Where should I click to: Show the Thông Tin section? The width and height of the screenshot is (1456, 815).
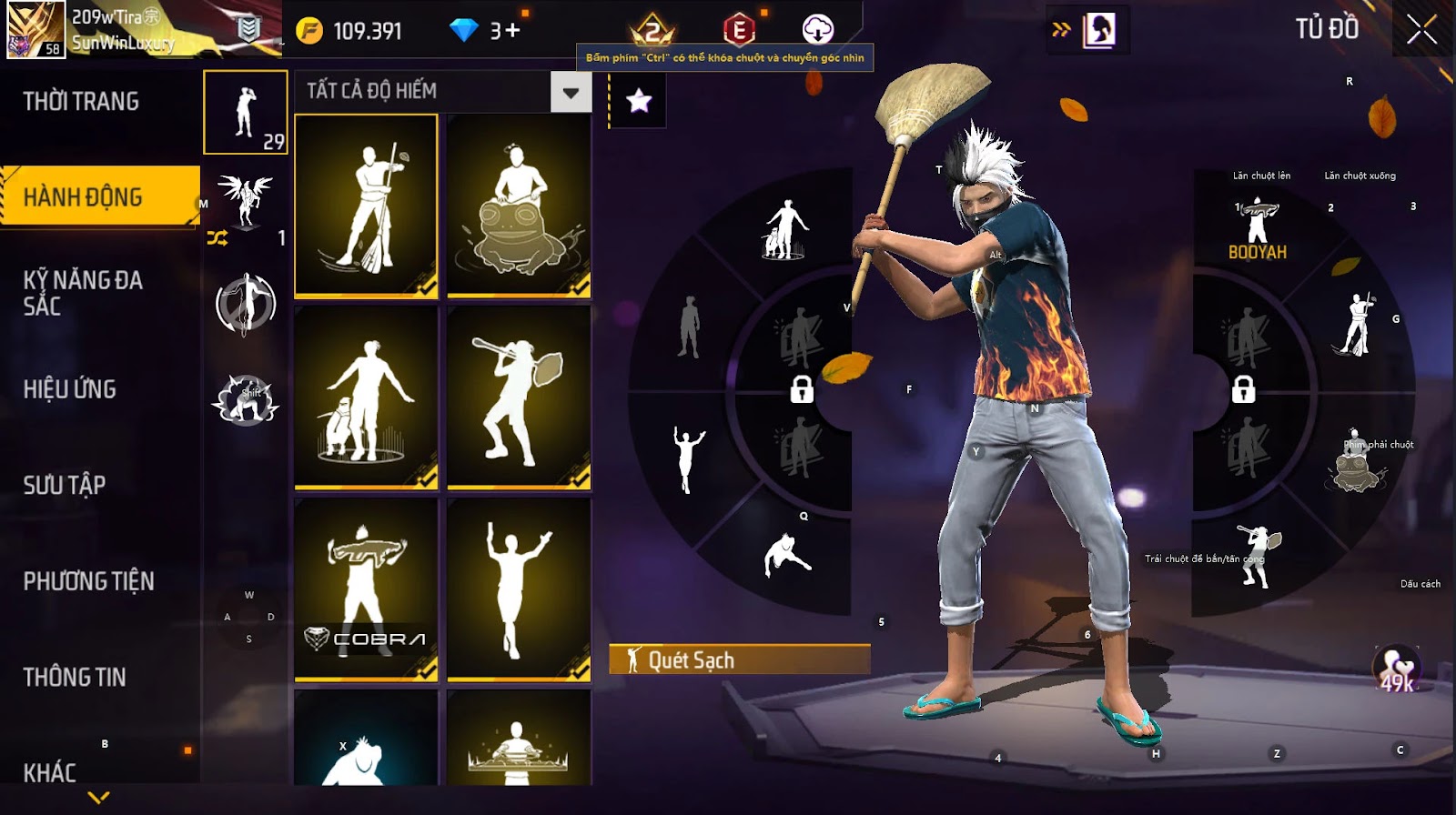[75, 677]
